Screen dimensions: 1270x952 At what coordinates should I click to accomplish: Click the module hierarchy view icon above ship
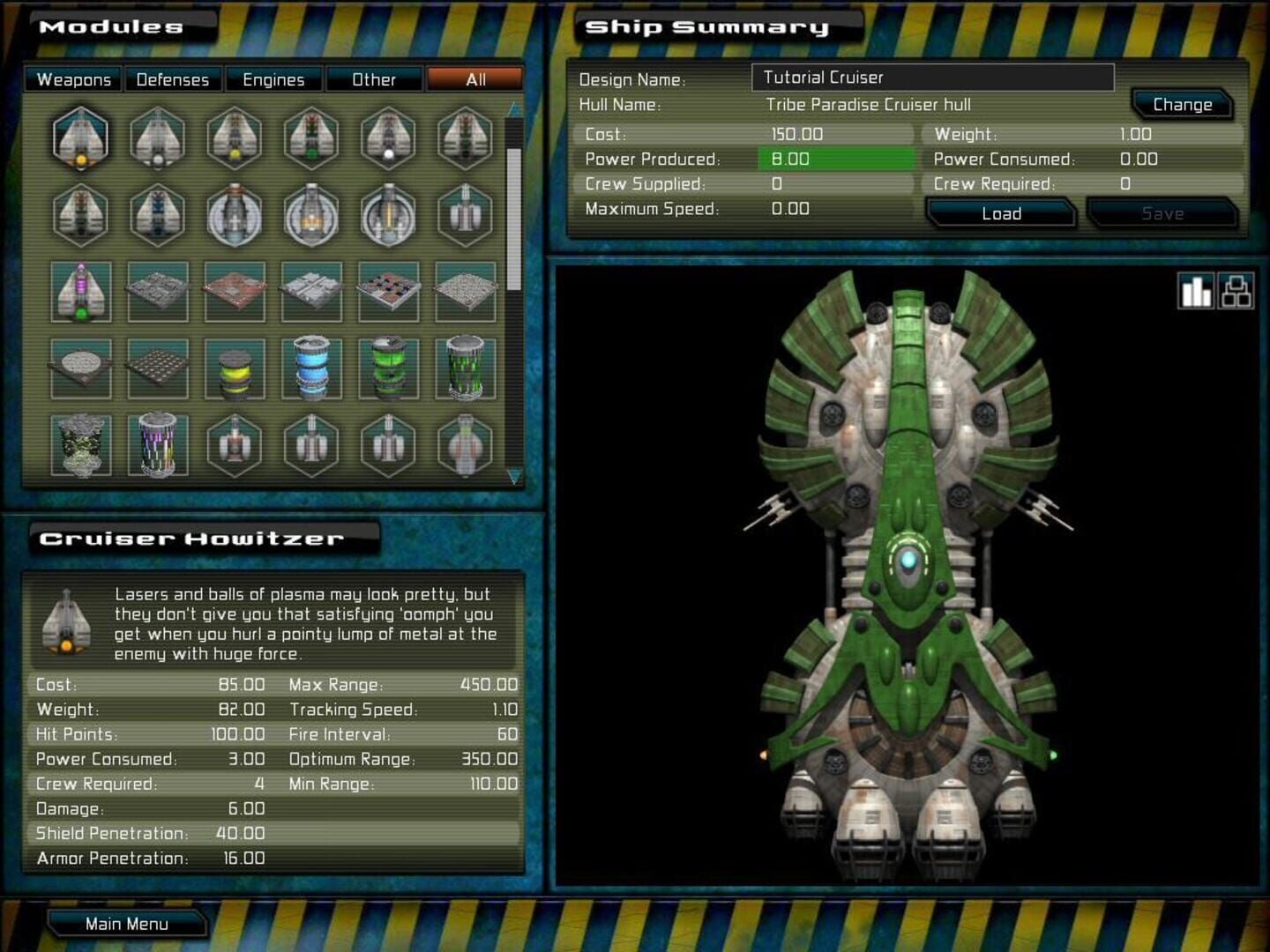point(1235,291)
